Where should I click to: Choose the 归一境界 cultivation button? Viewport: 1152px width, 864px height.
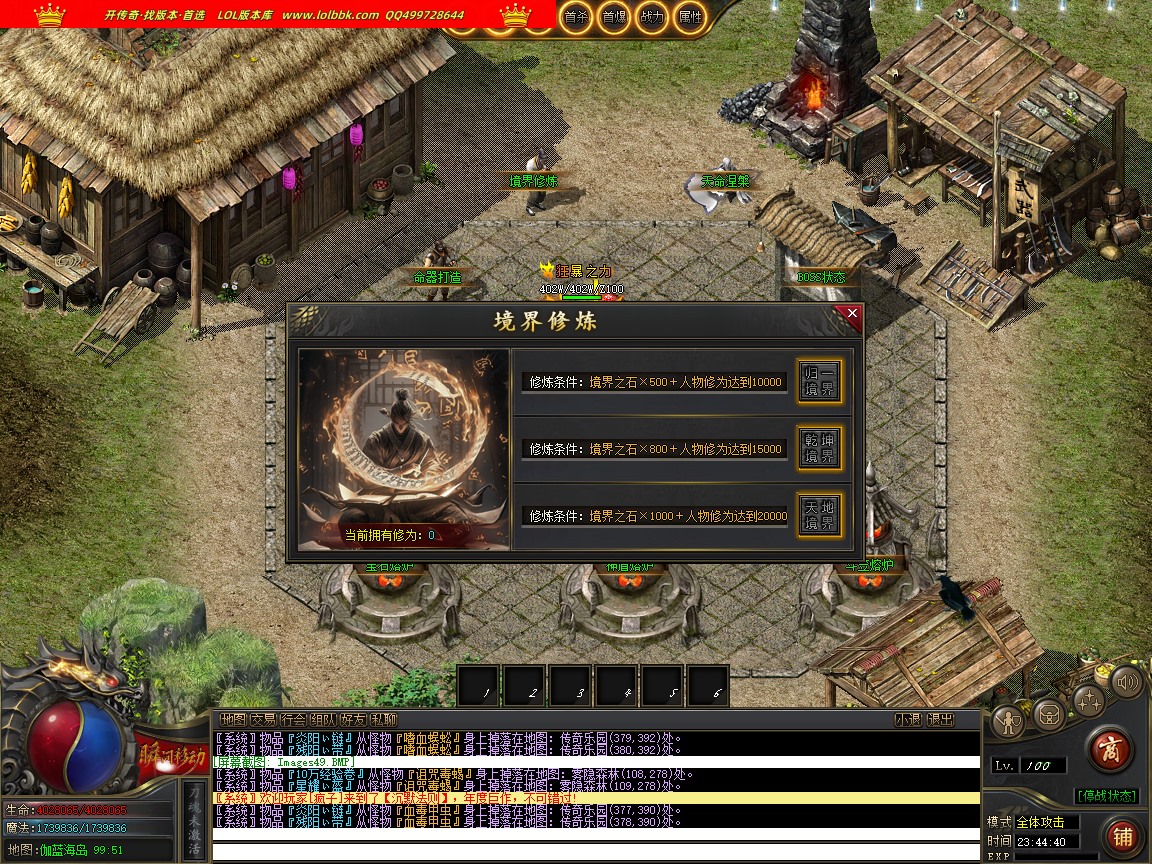point(818,381)
